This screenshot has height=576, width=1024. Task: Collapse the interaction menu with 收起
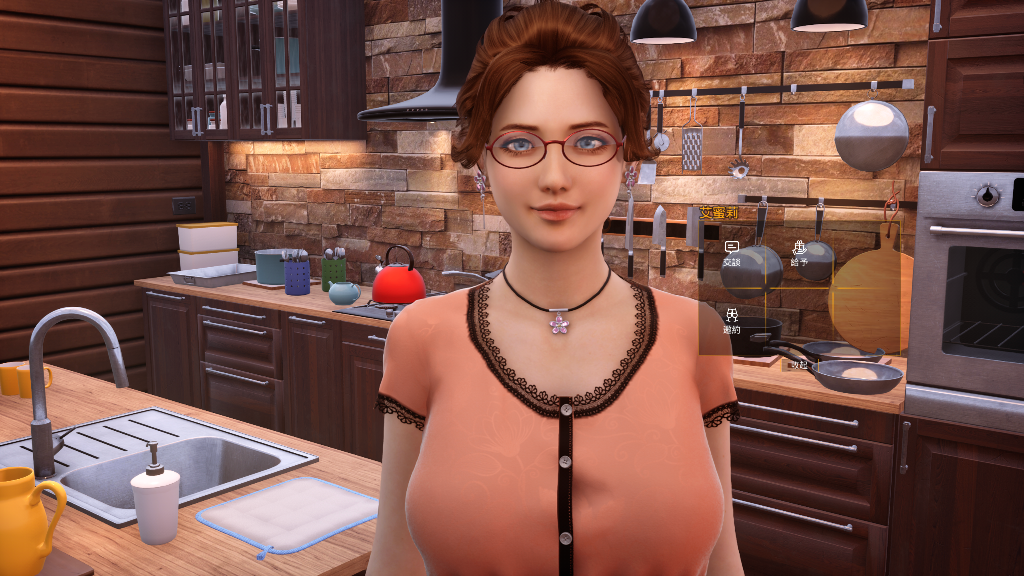point(799,365)
